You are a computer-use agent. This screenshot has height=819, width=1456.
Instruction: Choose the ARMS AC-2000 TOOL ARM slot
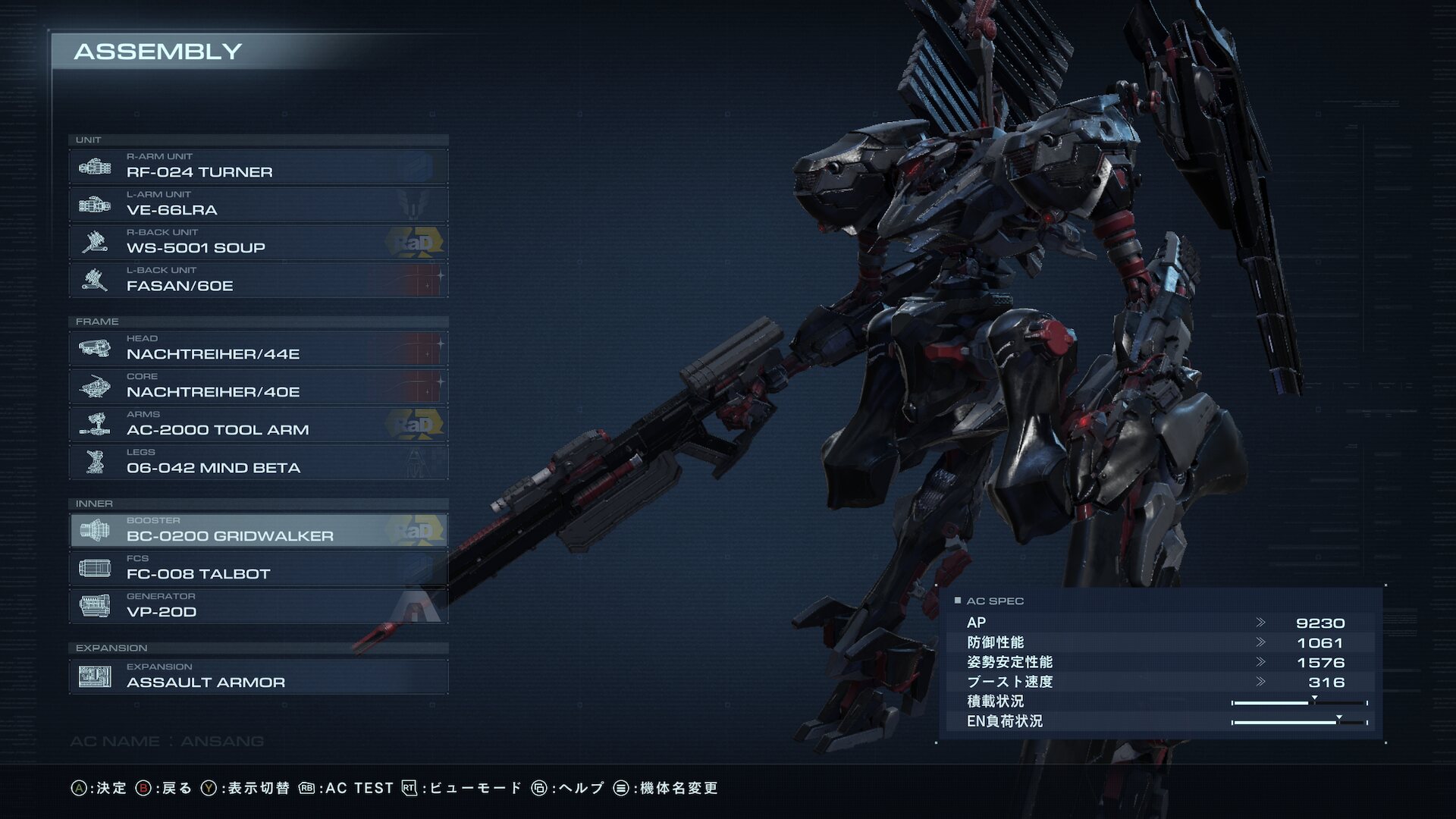point(258,424)
